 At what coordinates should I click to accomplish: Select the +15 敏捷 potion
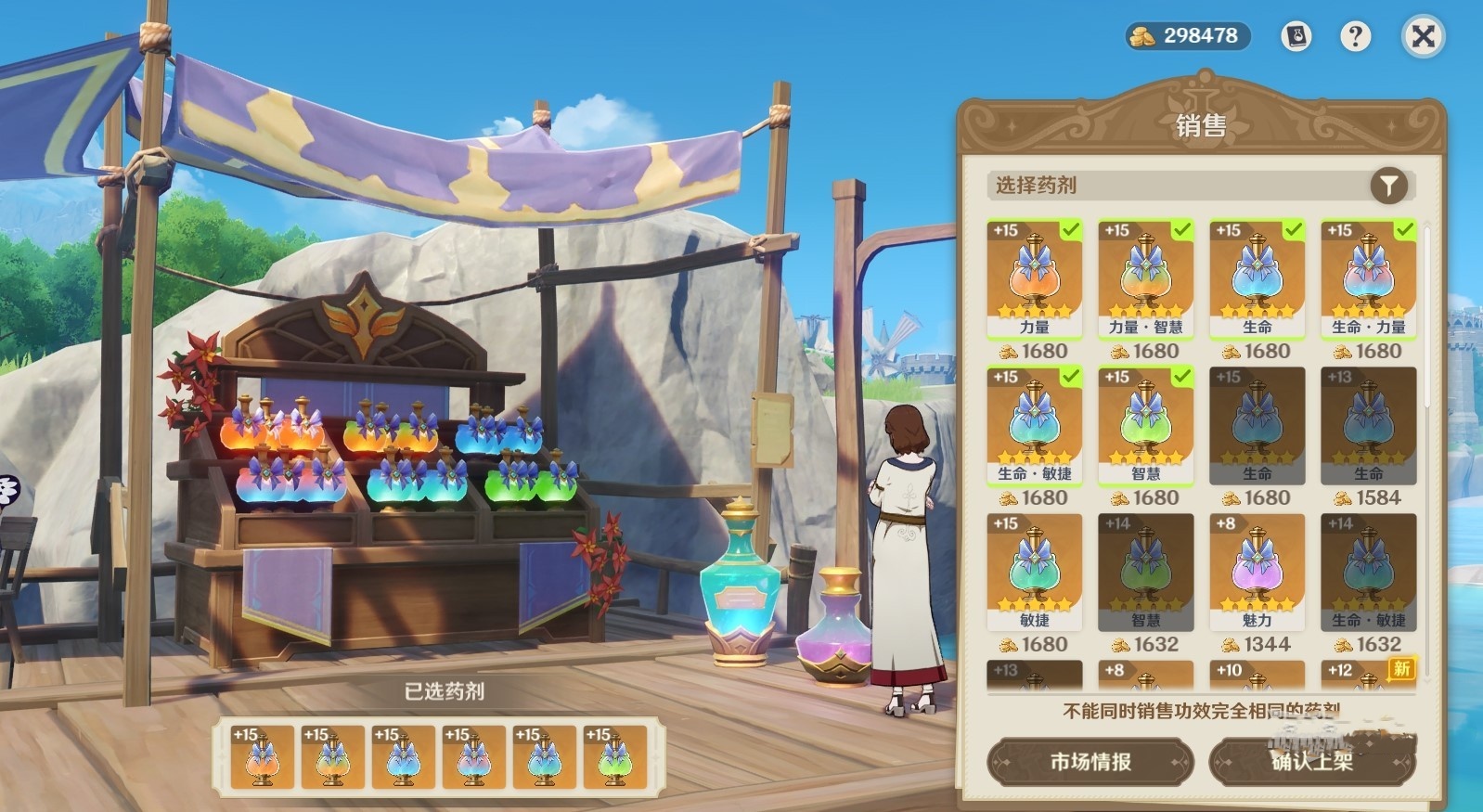[1034, 572]
